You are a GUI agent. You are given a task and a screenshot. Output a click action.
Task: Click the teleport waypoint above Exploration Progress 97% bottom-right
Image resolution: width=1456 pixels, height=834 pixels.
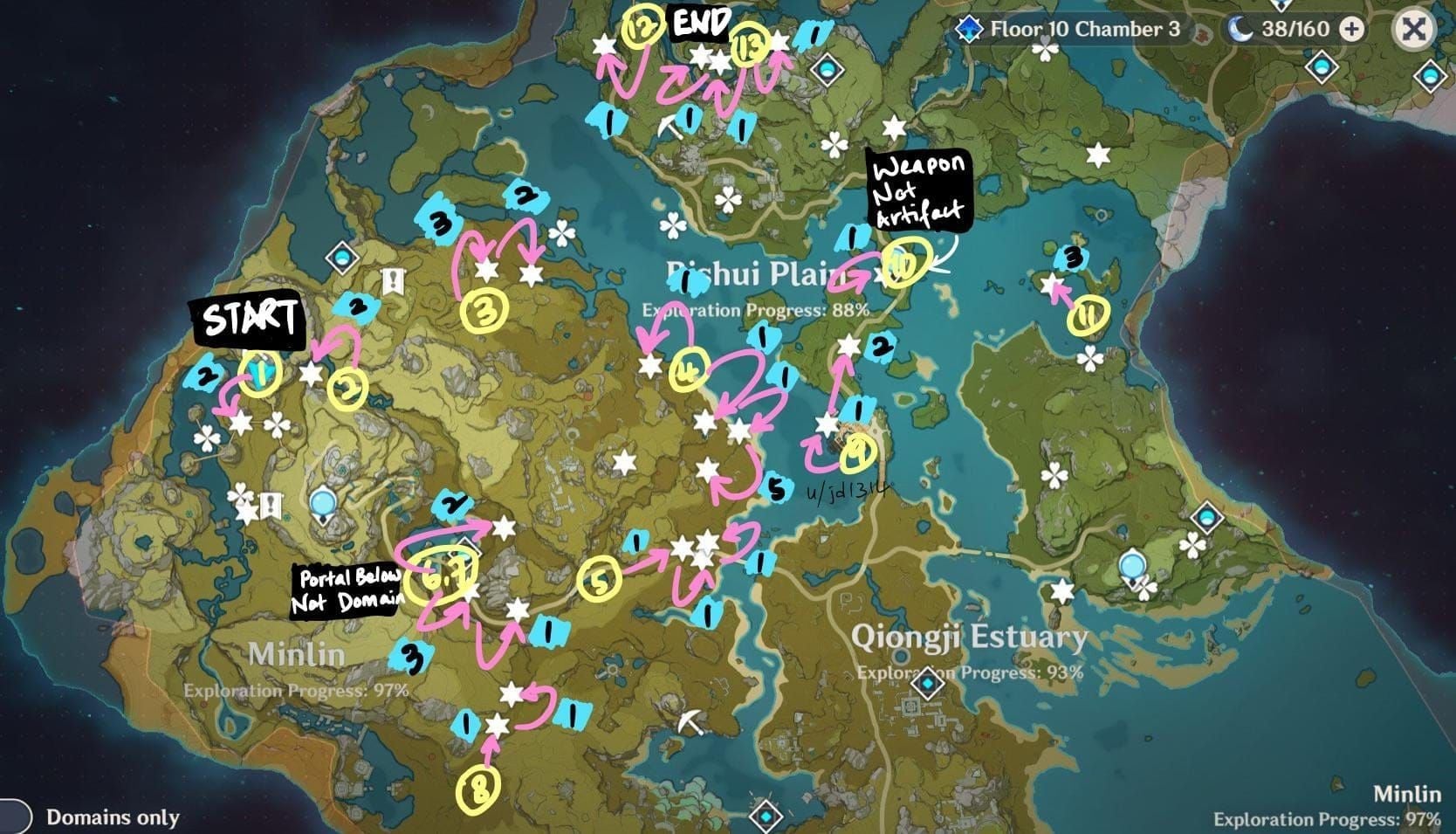tap(1207, 517)
